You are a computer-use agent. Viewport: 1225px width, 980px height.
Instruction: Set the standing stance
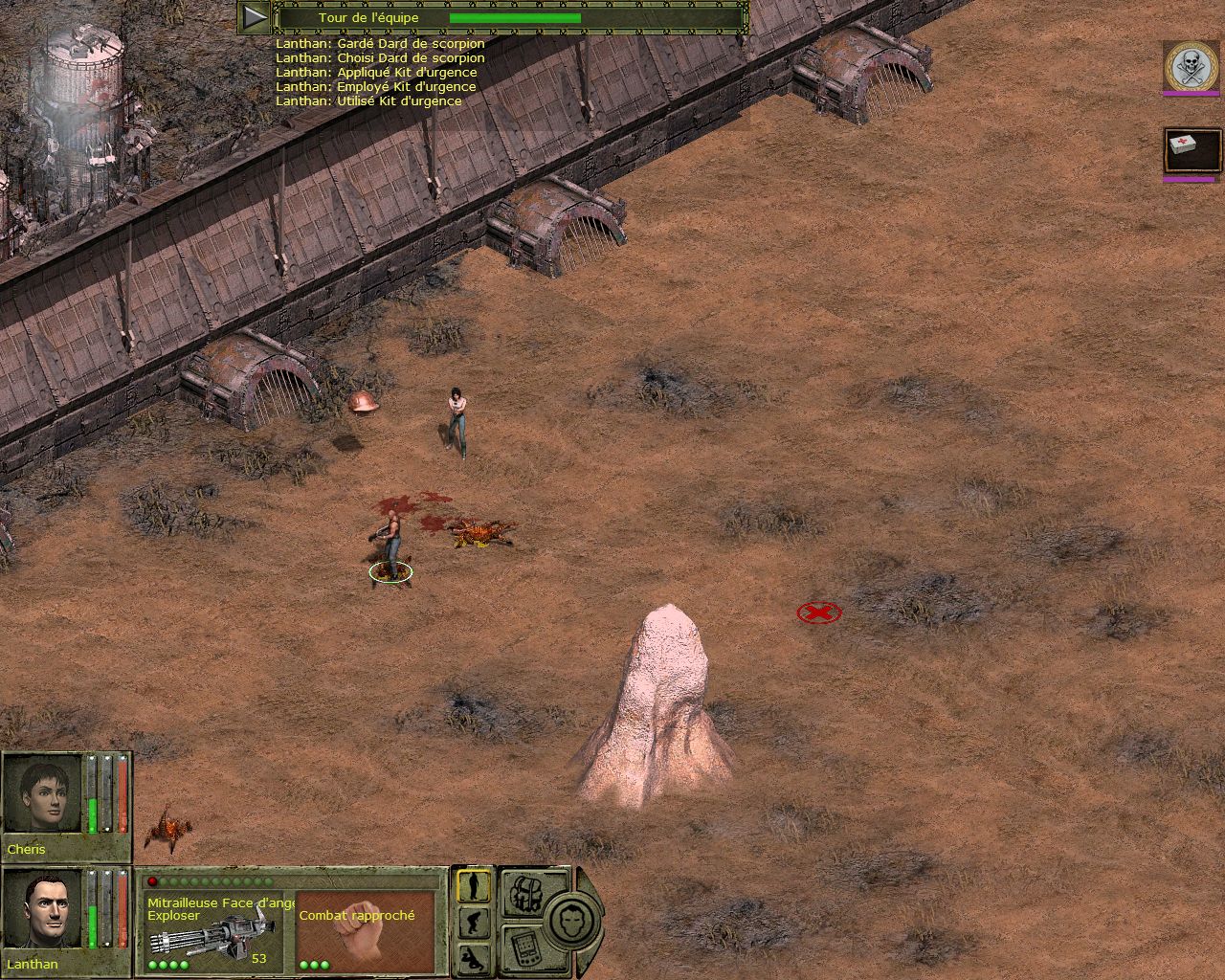(x=473, y=886)
